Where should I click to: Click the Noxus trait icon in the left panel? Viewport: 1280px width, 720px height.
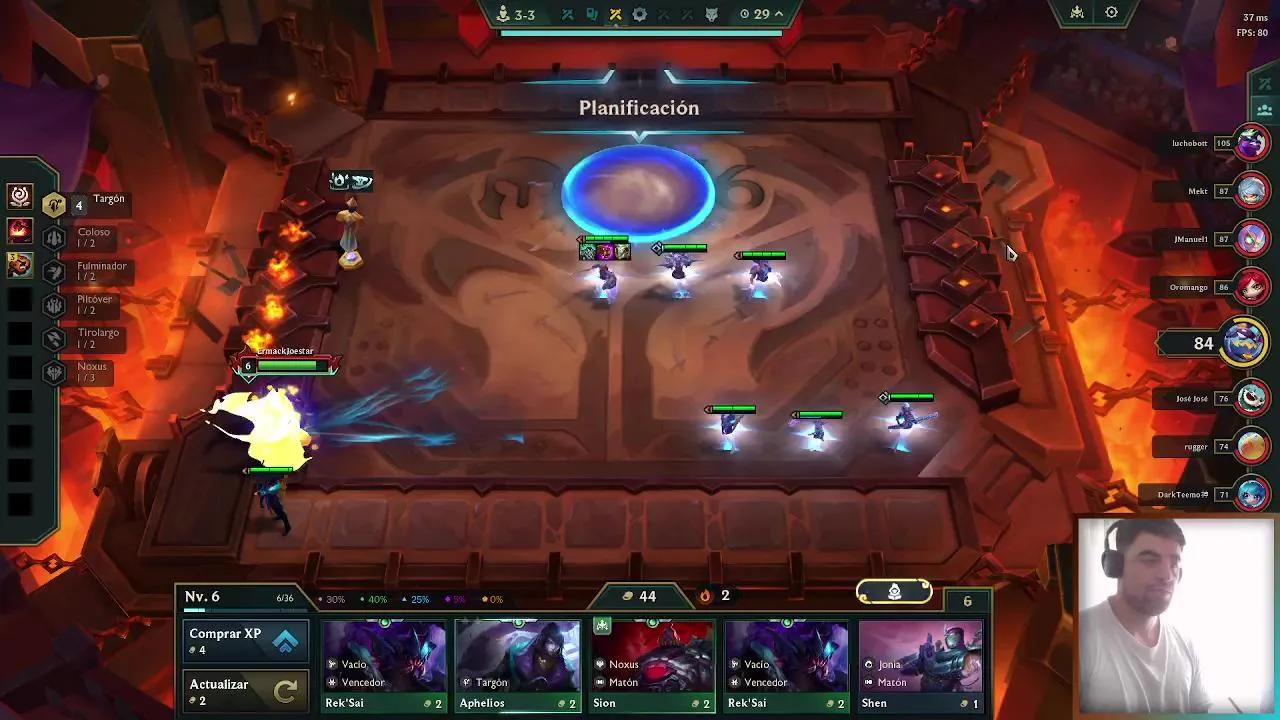point(53,372)
